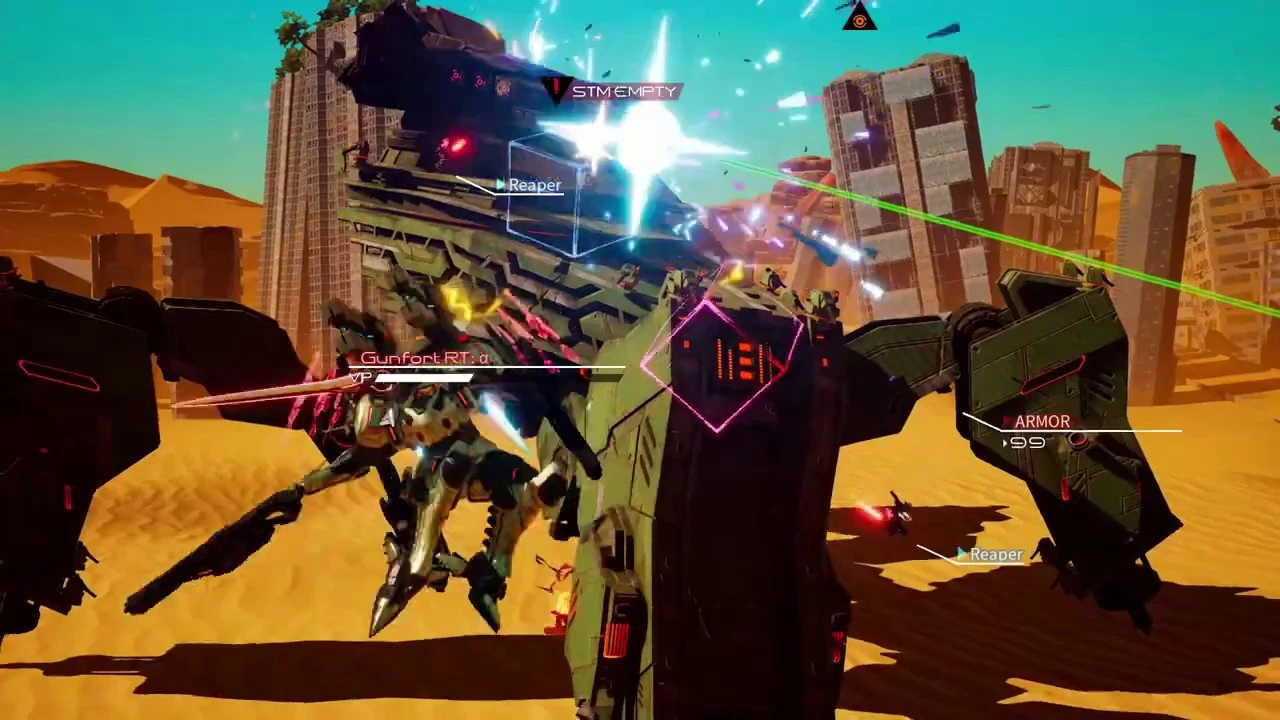Select the ARMOR label tab
Viewport: 1280px width, 720px height.
[1043, 421]
